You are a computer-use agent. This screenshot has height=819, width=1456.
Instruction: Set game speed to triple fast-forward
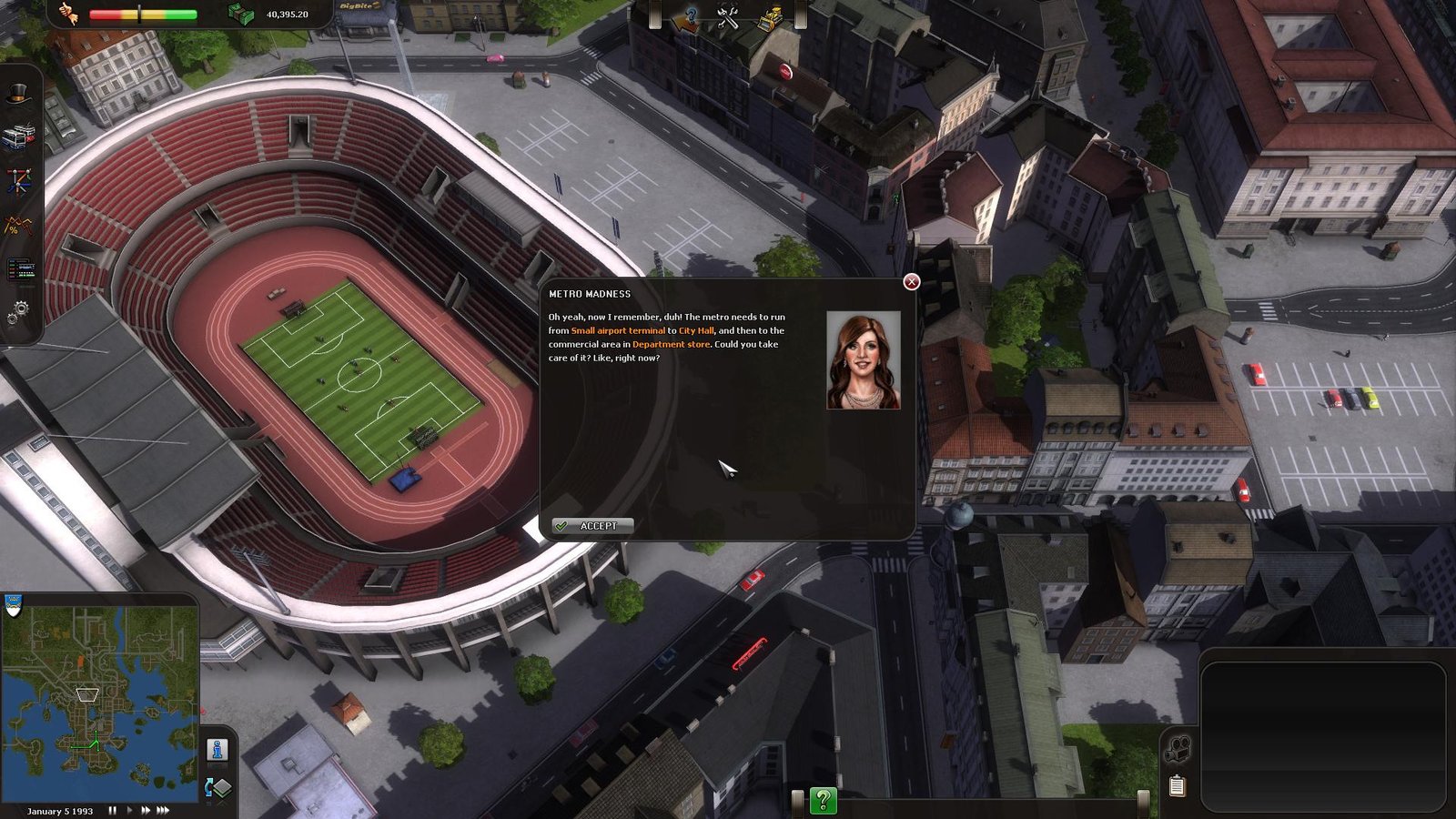click(x=163, y=810)
